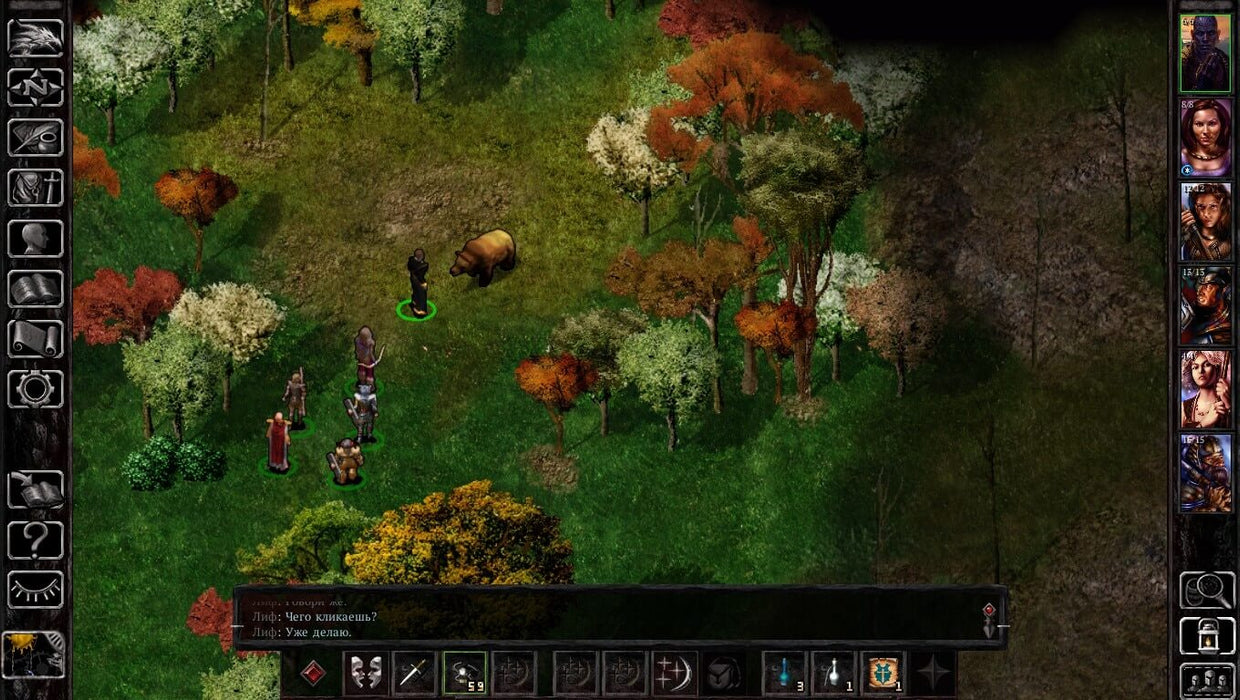Image resolution: width=1240 pixels, height=700 pixels.
Task: Open the mage spellbook icon
Action: point(35,289)
